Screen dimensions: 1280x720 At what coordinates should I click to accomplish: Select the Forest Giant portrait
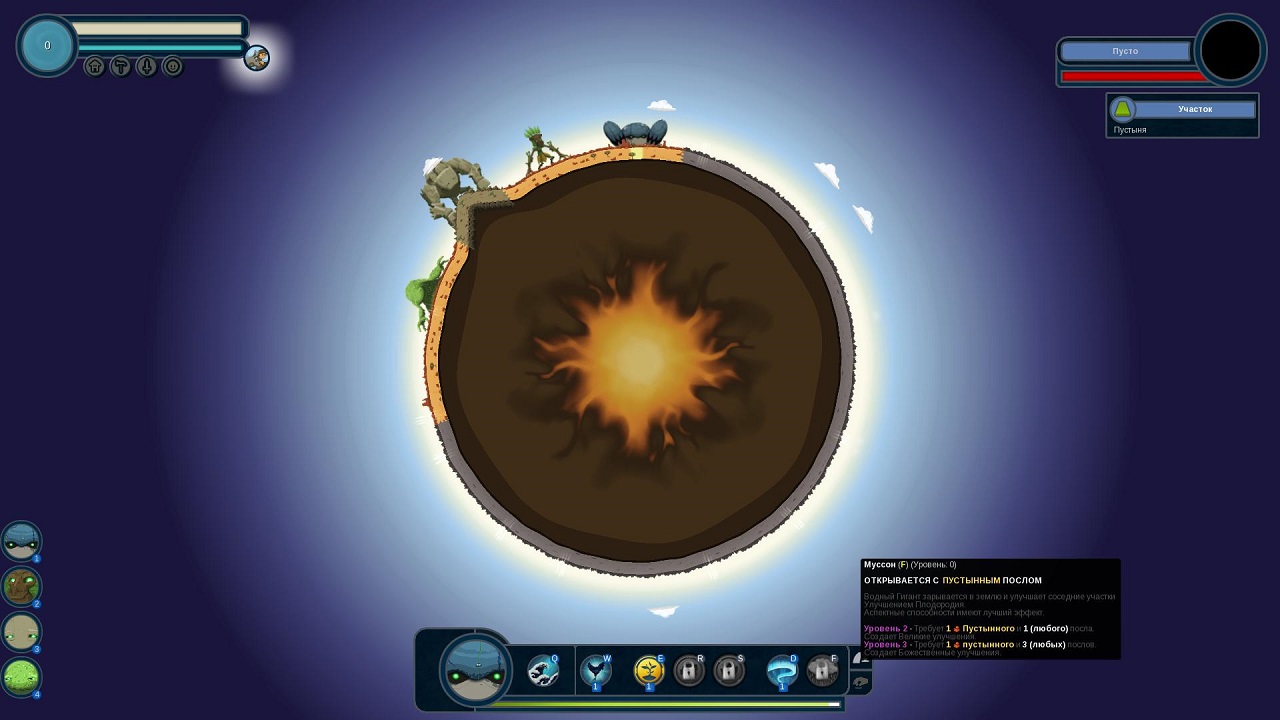pyautogui.click(x=21, y=587)
